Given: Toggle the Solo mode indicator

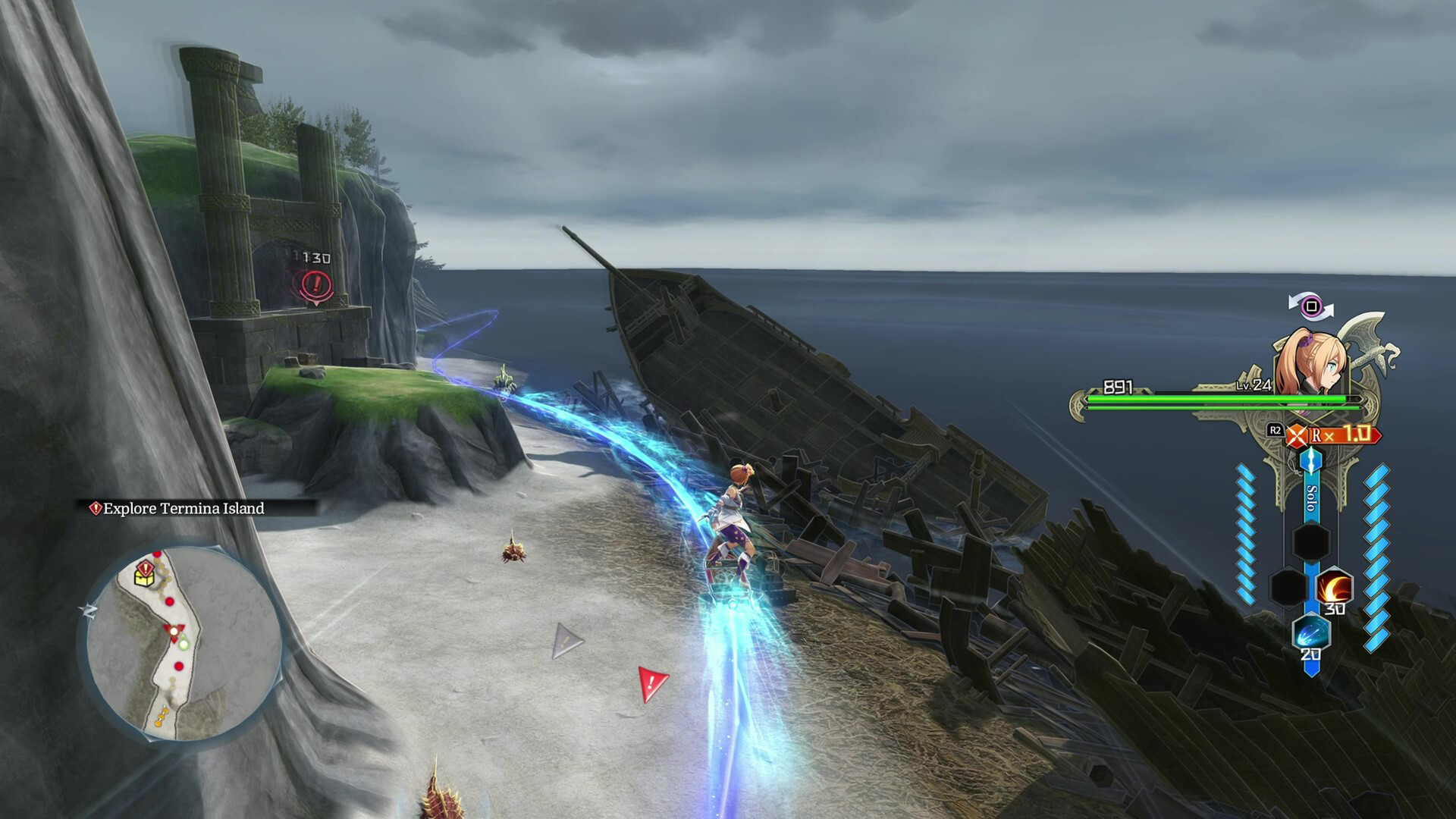Looking at the screenshot, I should [x=1311, y=498].
